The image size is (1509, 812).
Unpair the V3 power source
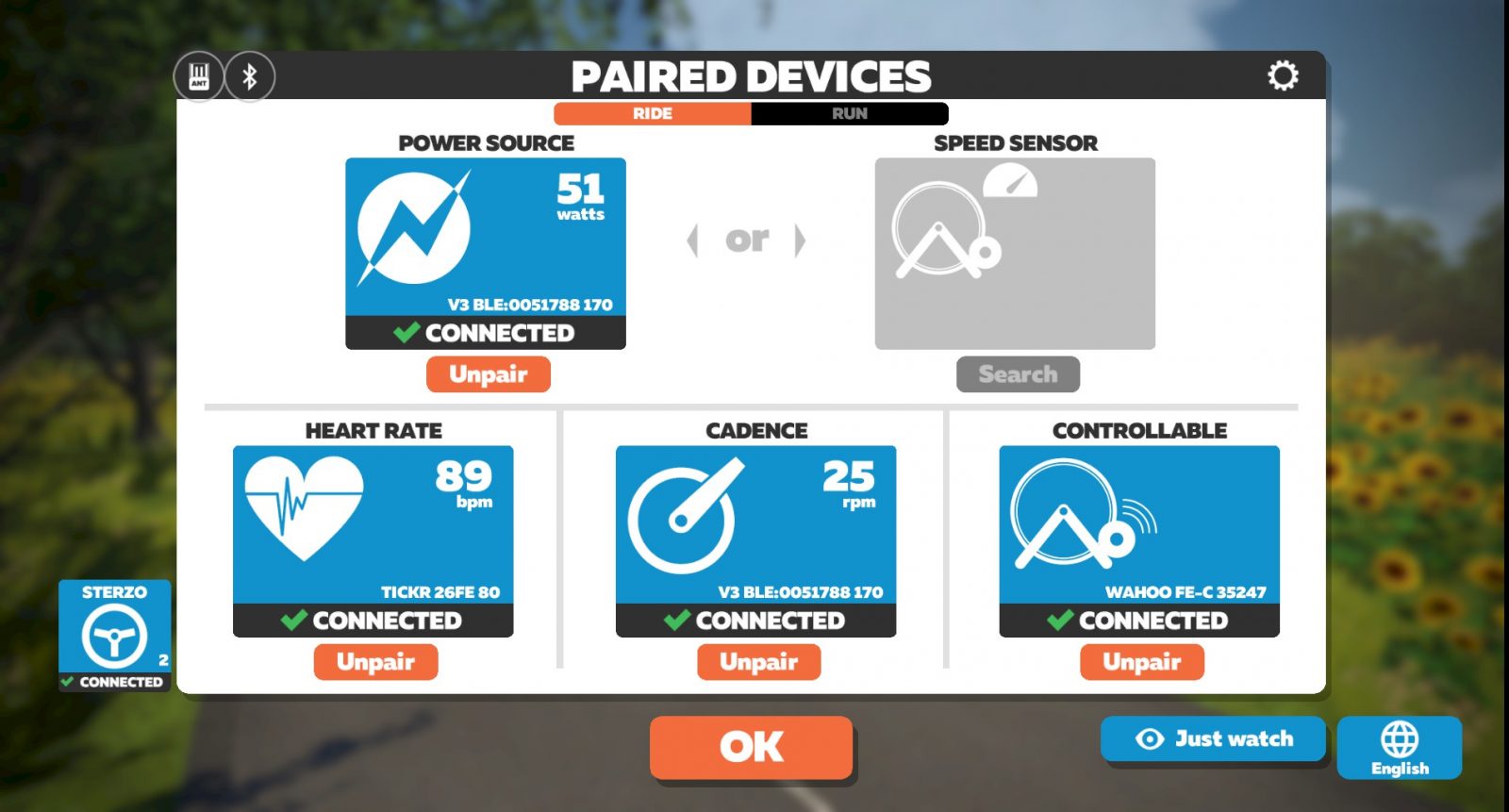[489, 374]
